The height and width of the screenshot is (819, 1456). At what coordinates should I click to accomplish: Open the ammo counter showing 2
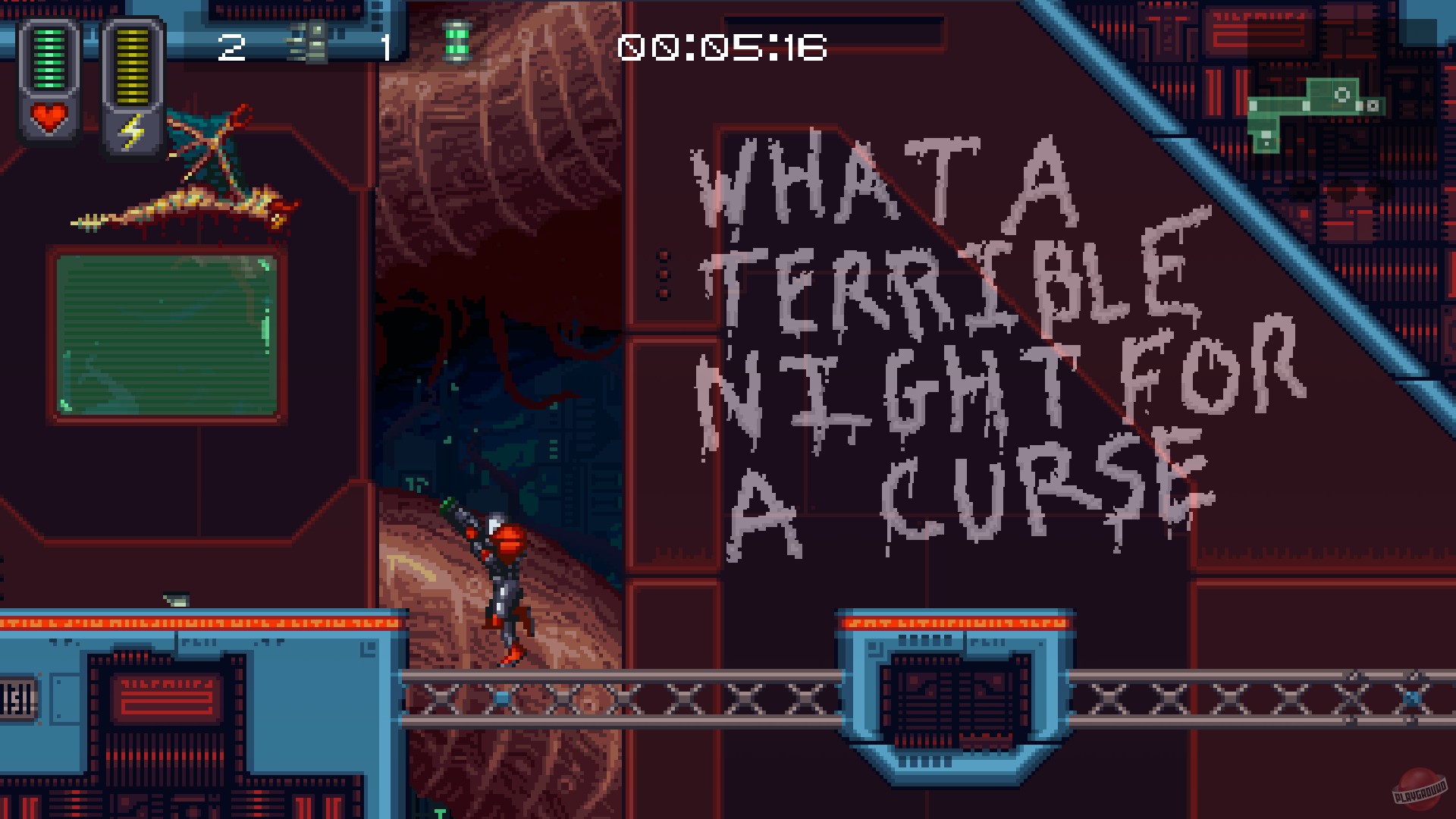232,47
